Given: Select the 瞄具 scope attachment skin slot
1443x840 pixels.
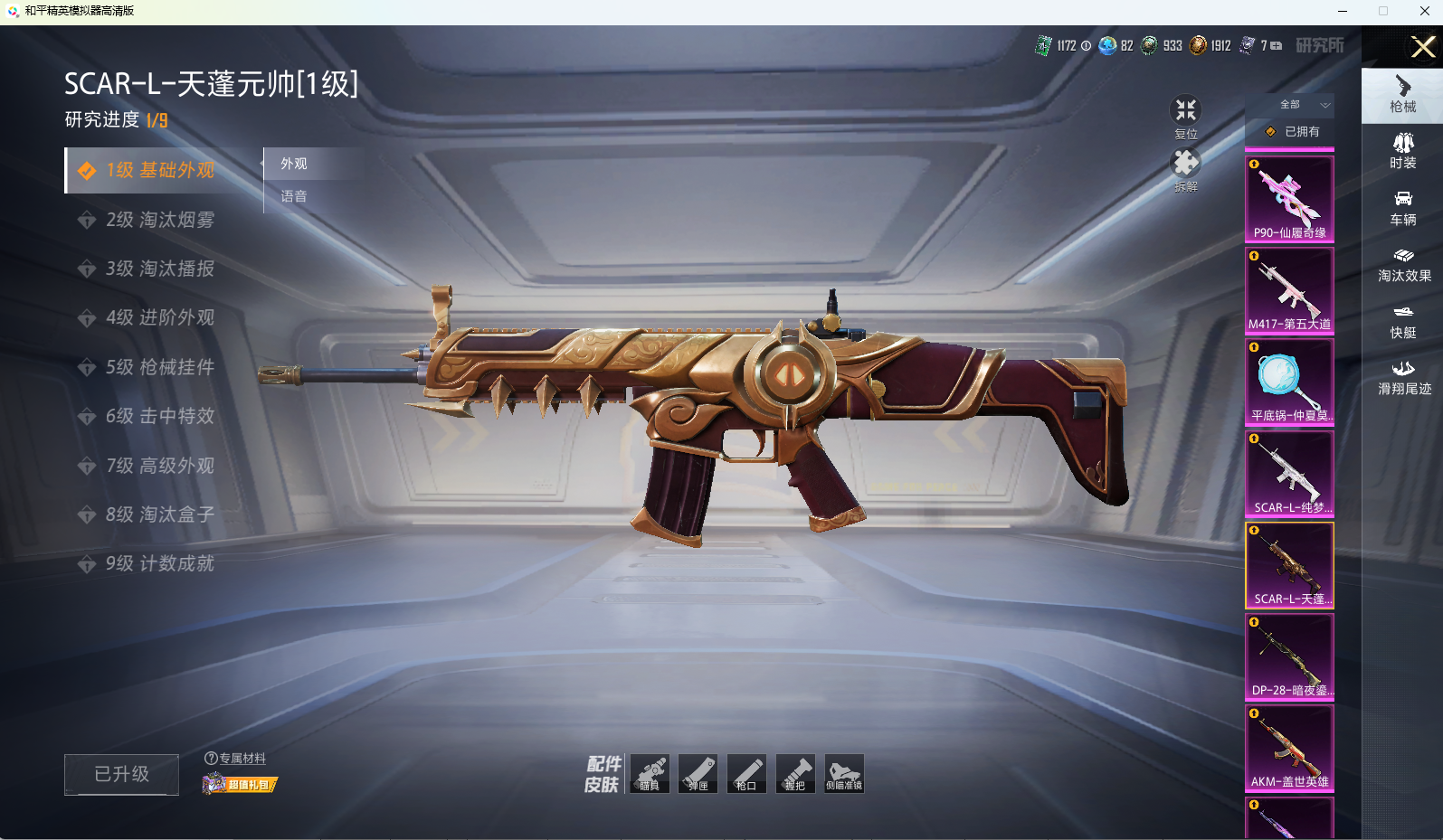Looking at the screenshot, I should coord(650,774).
